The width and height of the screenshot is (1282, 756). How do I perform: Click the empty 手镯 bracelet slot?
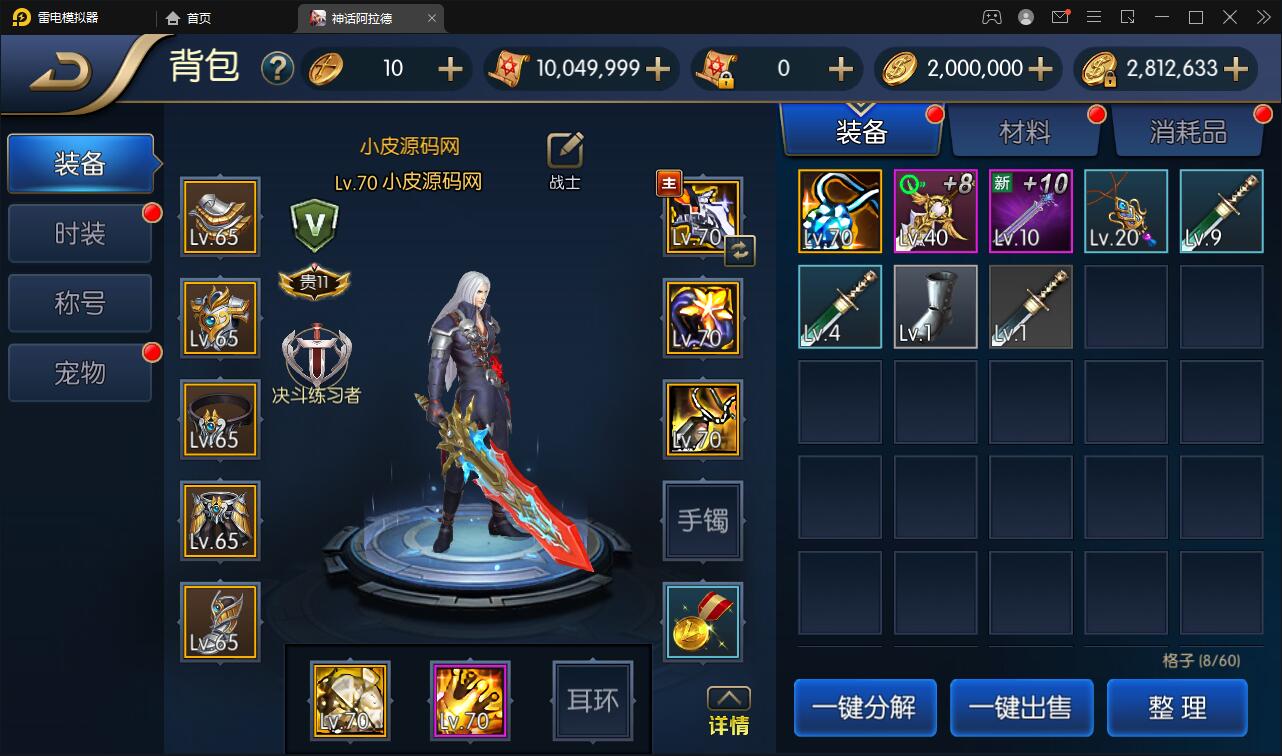703,521
